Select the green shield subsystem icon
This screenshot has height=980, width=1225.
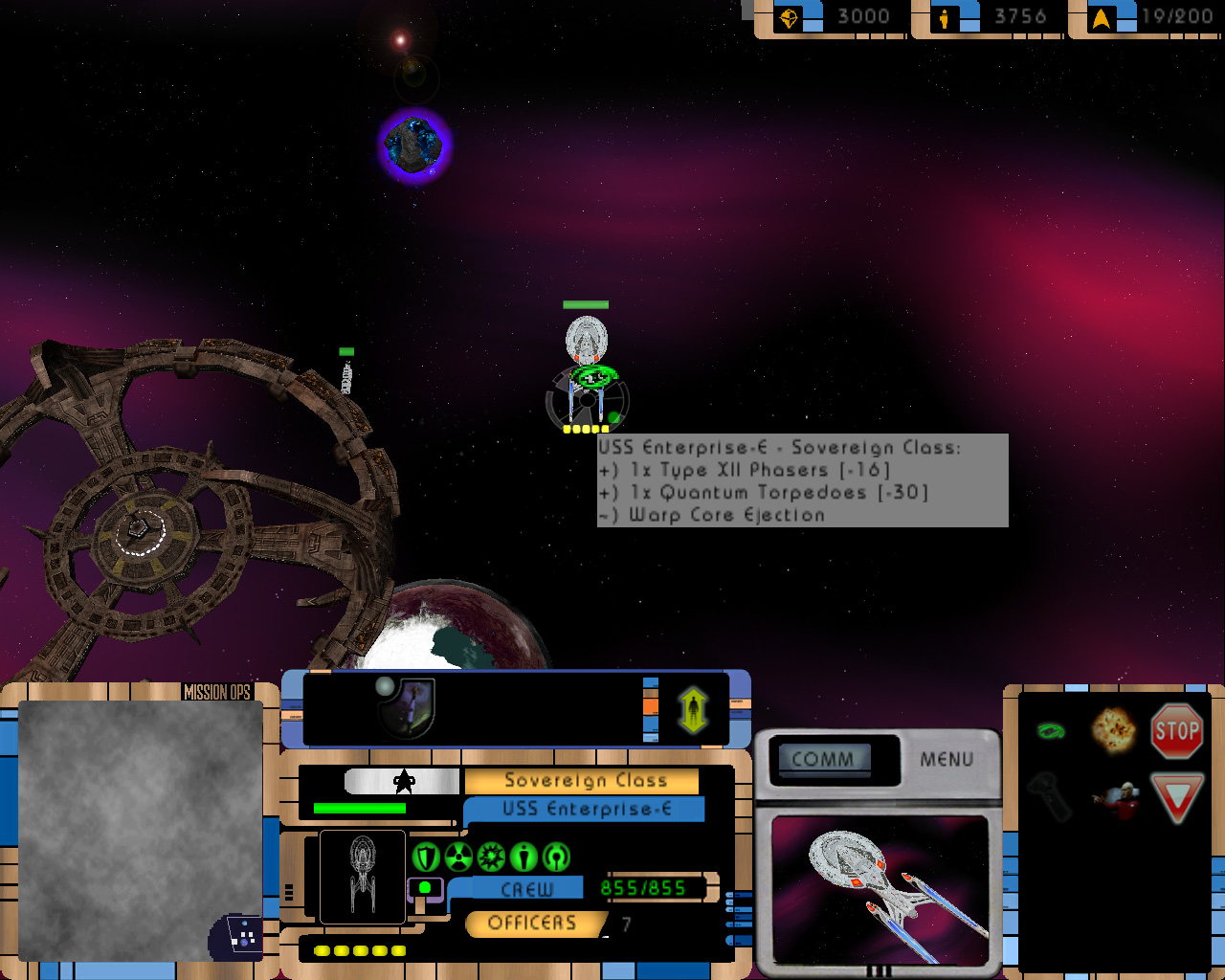point(426,857)
